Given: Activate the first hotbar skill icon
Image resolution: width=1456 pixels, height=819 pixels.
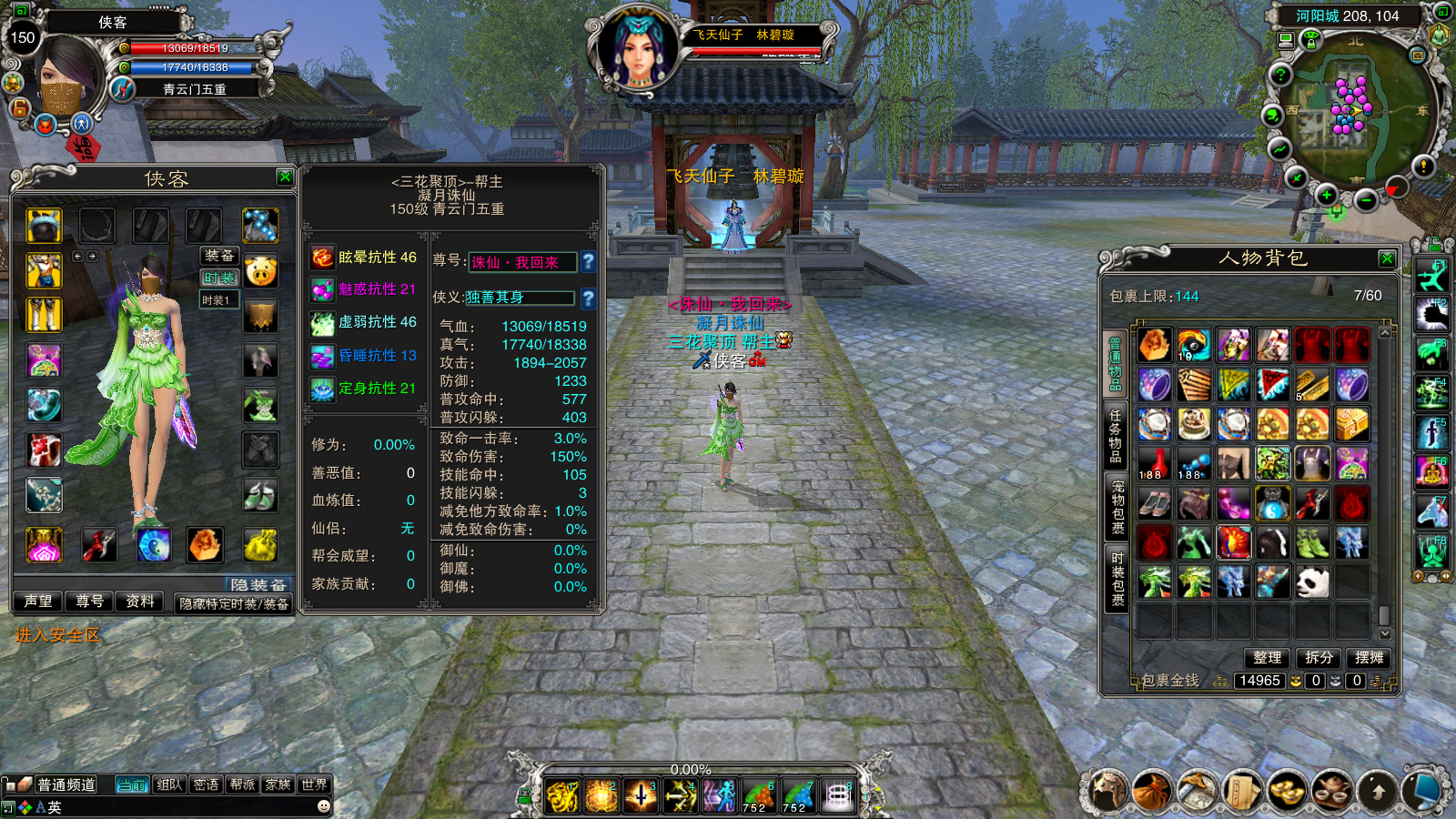Looking at the screenshot, I should tap(562, 796).
